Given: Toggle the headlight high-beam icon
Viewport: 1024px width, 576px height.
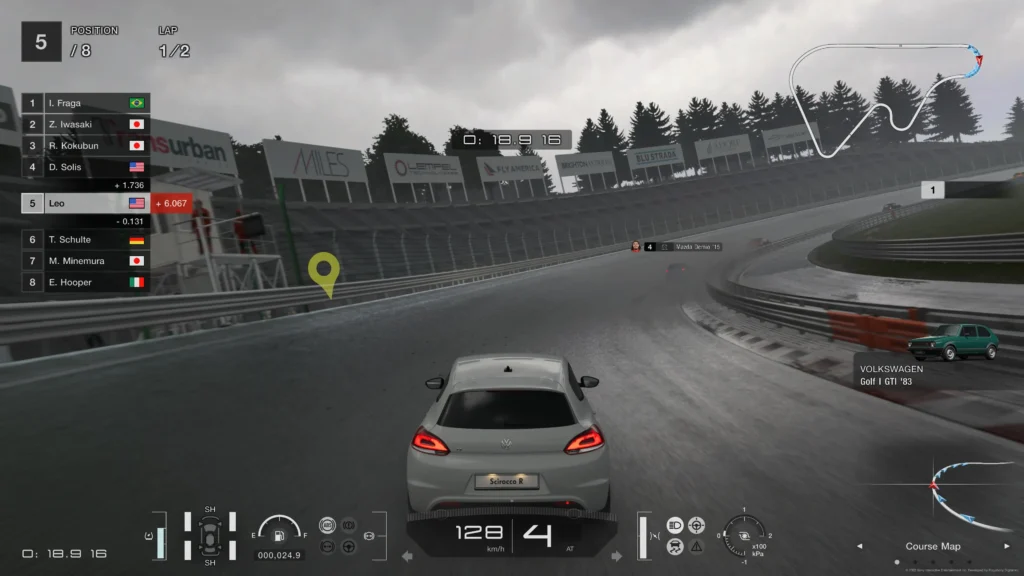Looking at the screenshot, I should 675,525.
